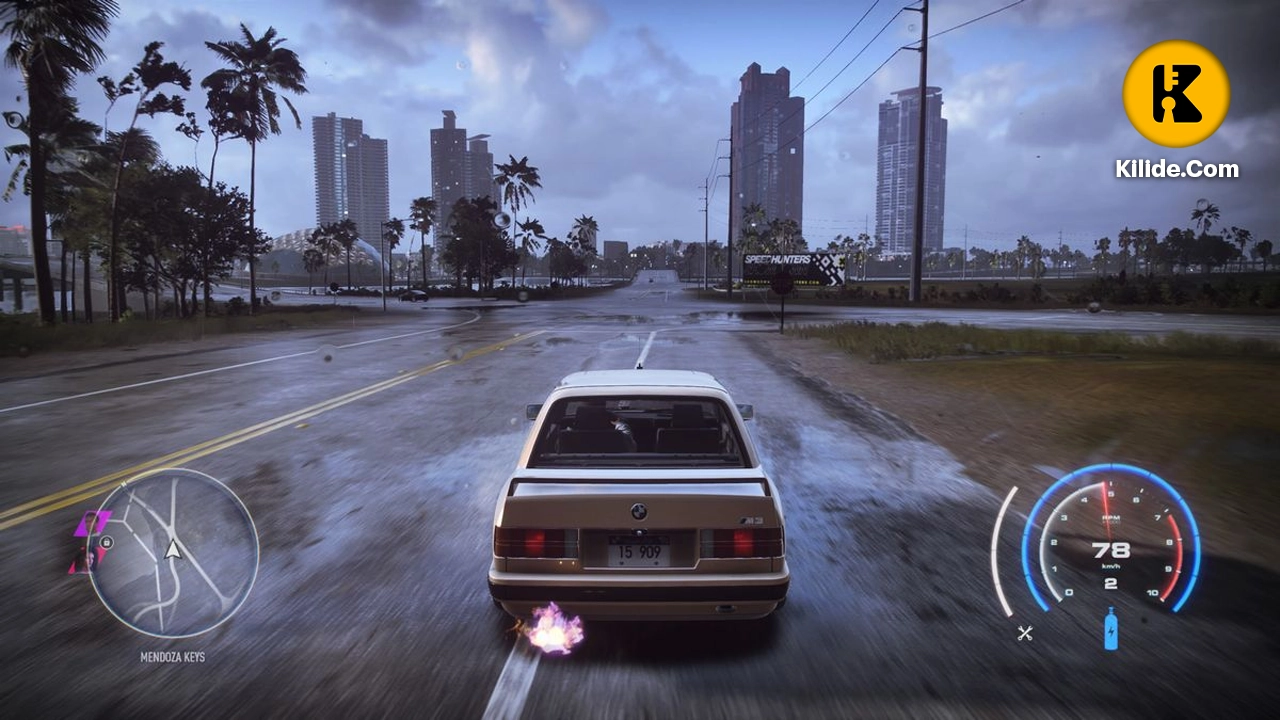Viewport: 1280px width, 720px height.
Task: Click the wrench repair icon
Action: (1025, 631)
